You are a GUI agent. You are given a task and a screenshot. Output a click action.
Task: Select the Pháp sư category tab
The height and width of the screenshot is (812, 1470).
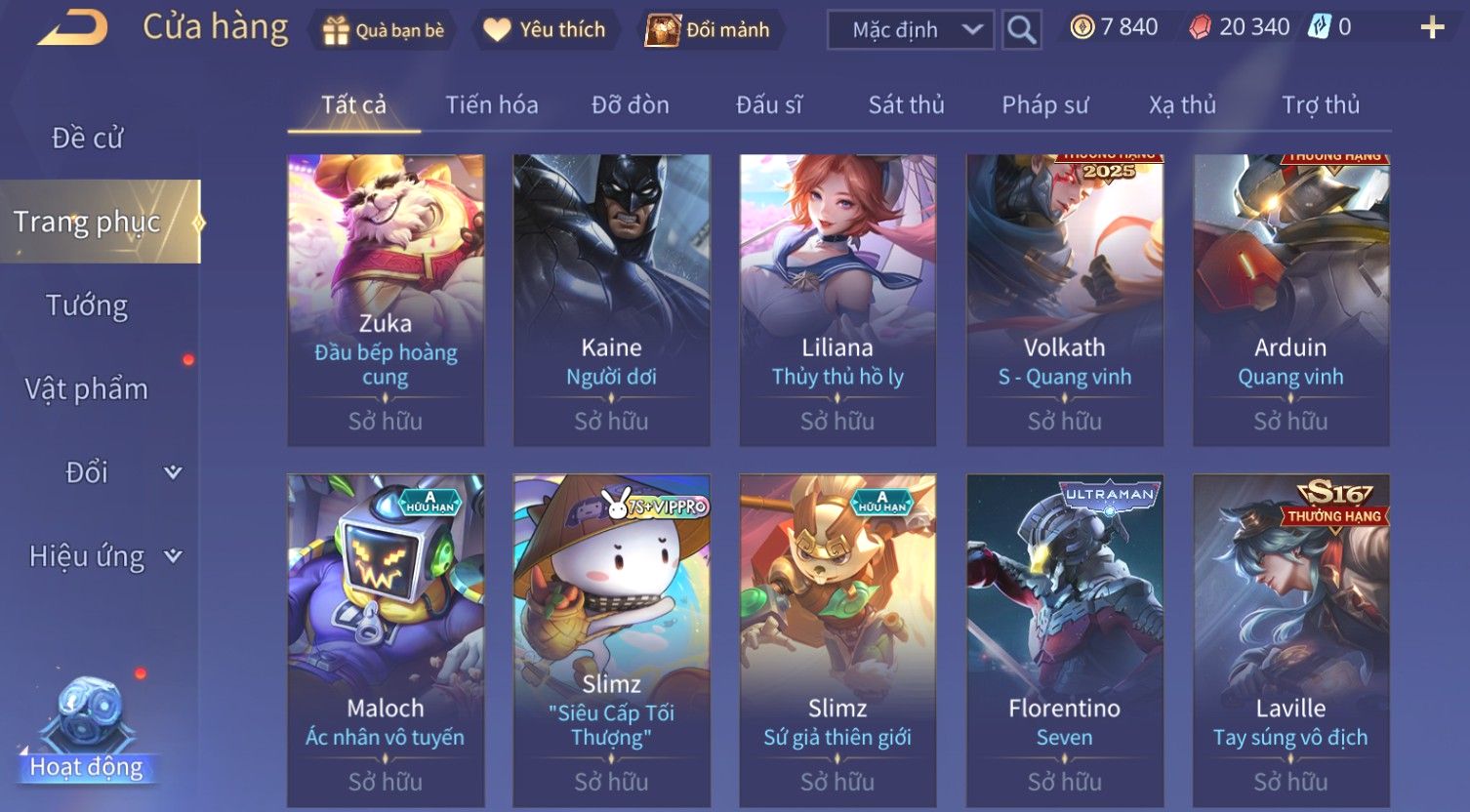[x=1044, y=105]
